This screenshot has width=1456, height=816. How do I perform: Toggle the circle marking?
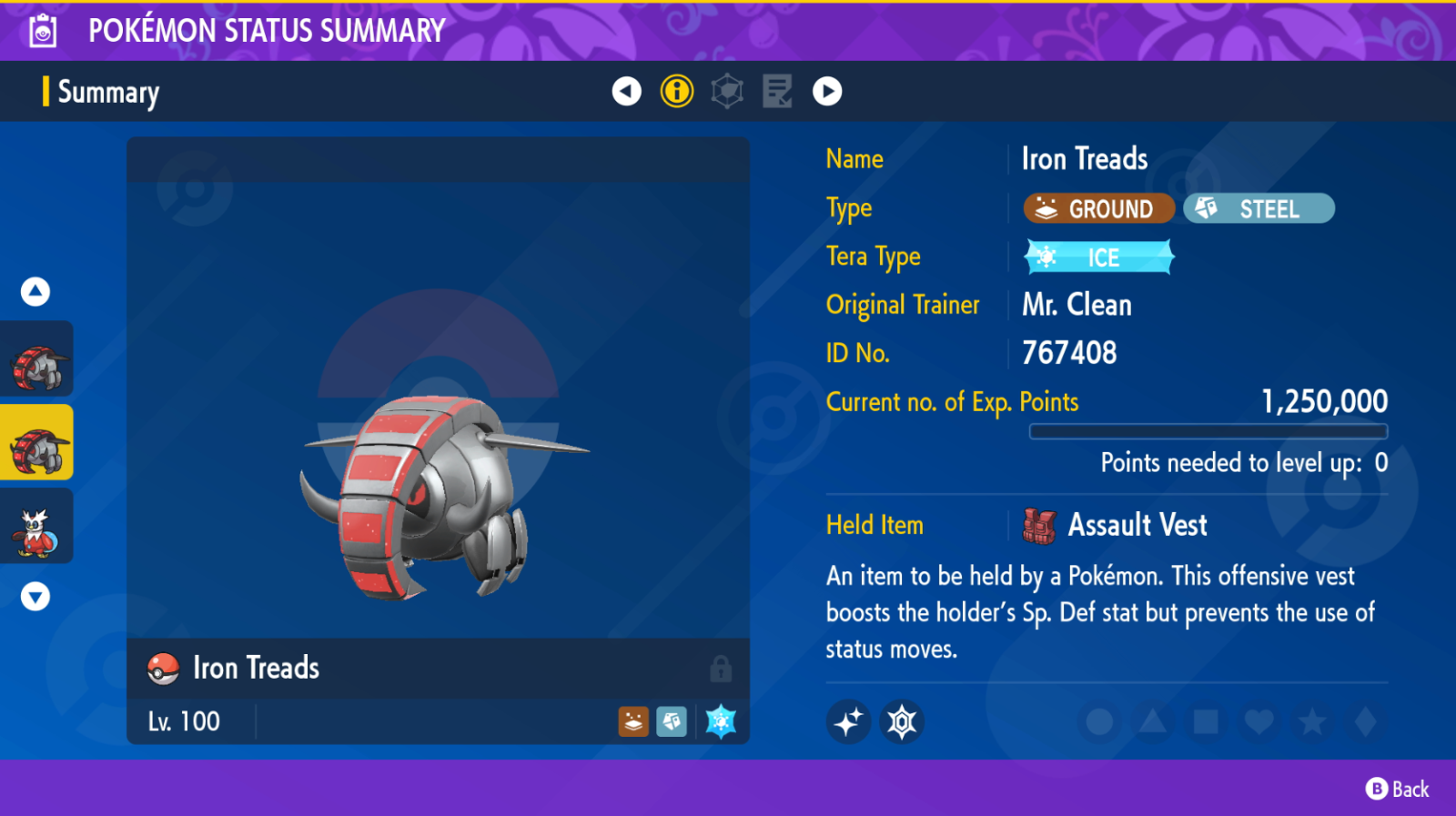click(x=1099, y=722)
